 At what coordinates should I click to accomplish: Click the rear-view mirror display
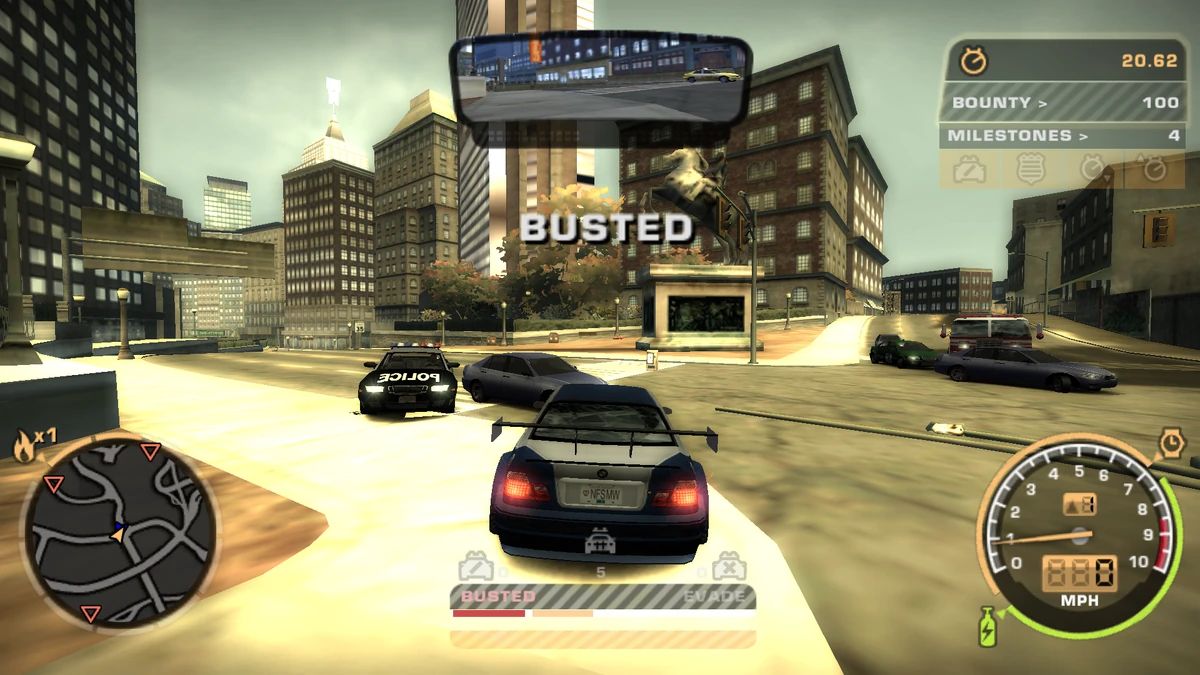pyautogui.click(x=601, y=80)
